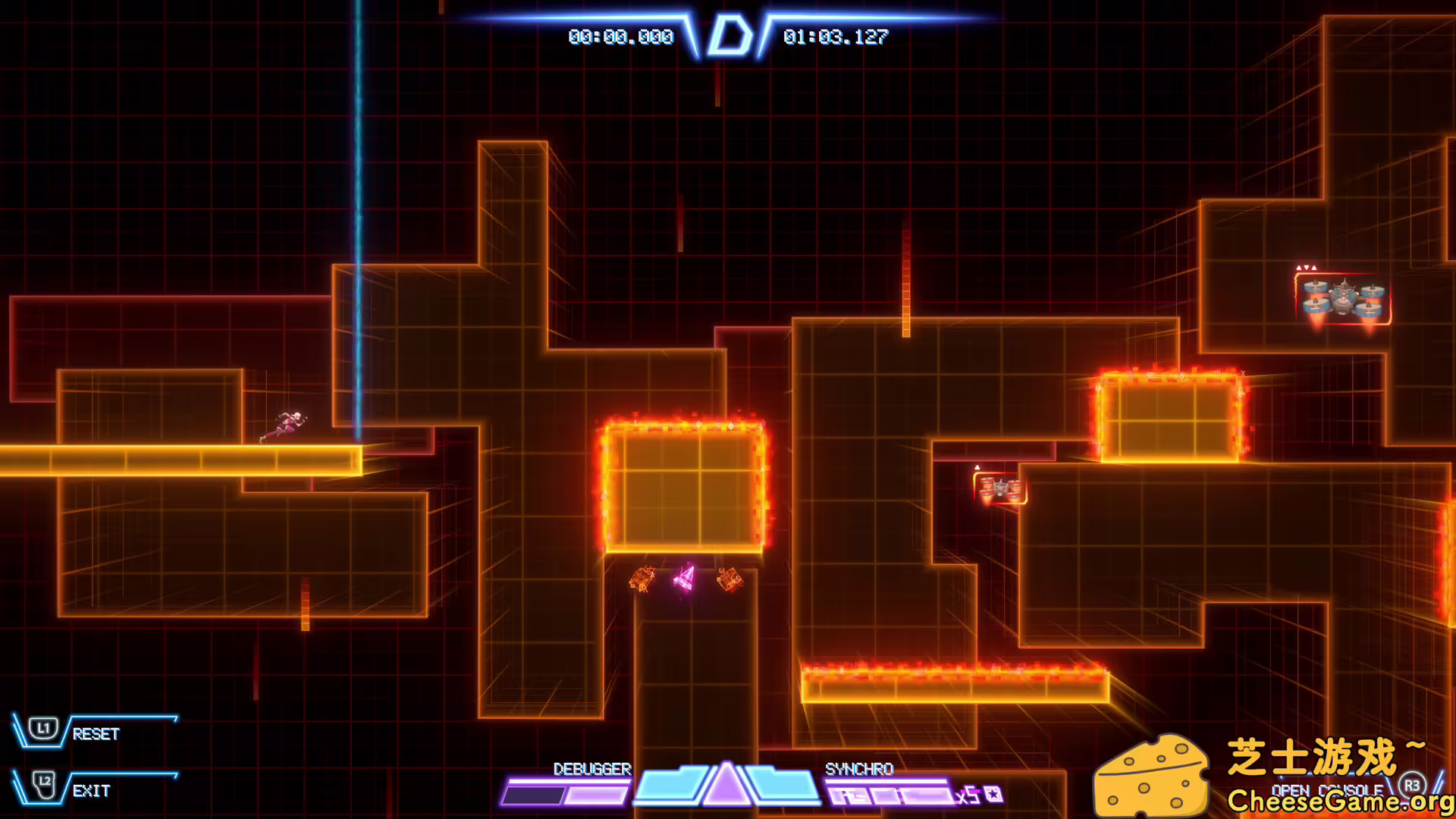Image resolution: width=1456 pixels, height=819 pixels.
Task: Choose the EXIT option
Action: (92, 791)
